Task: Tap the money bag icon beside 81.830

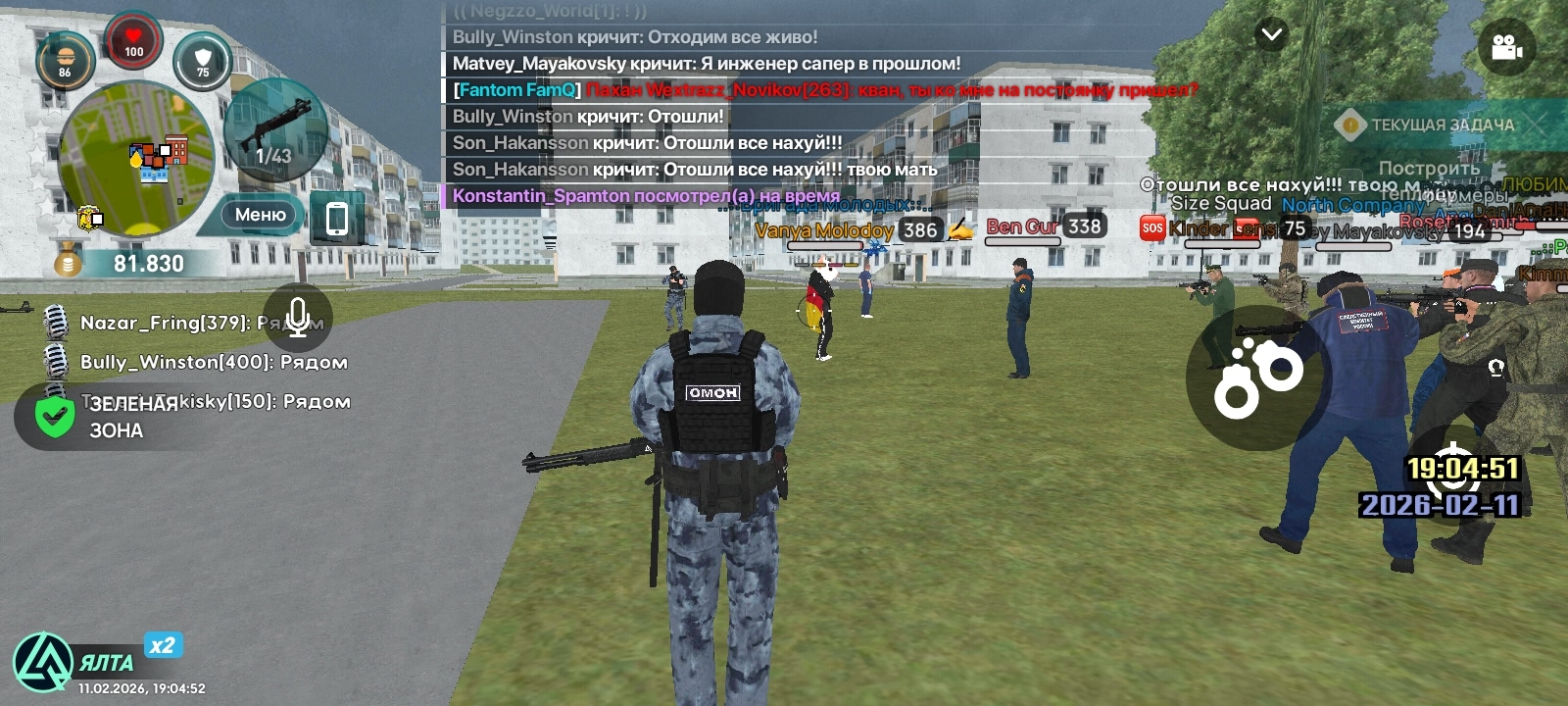Action: (x=66, y=257)
